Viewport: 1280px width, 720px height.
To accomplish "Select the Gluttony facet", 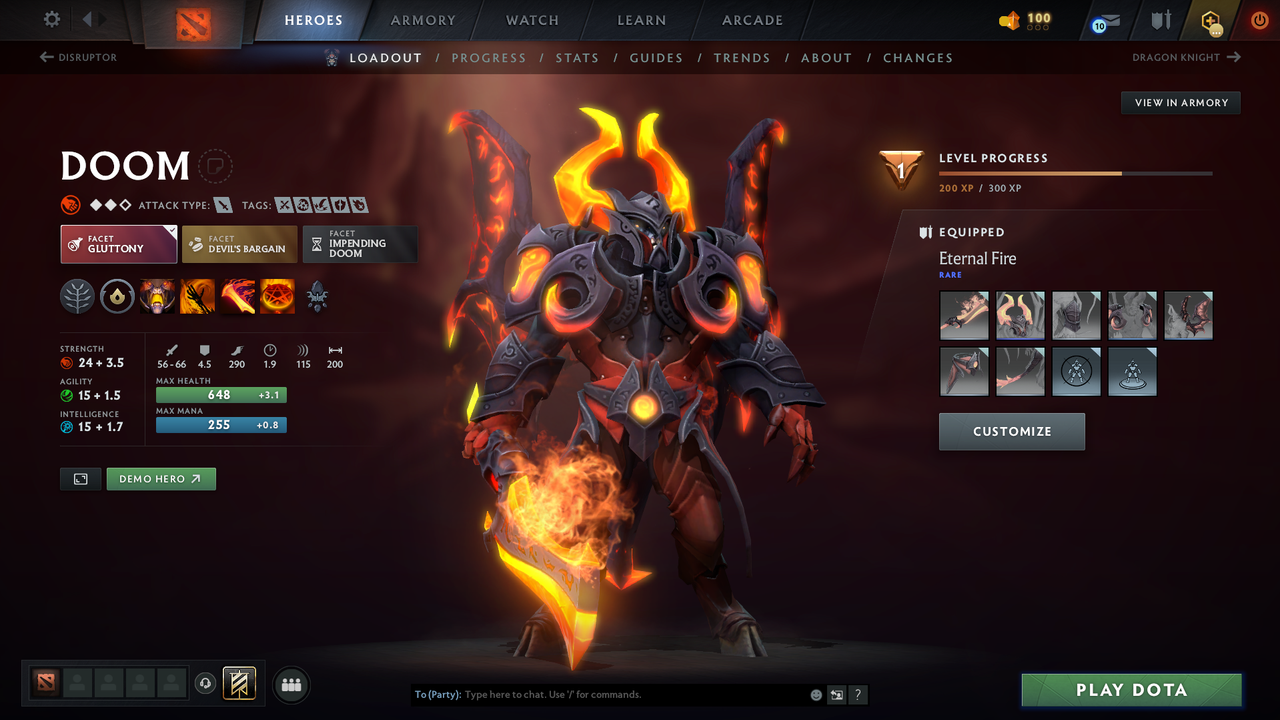I will [118, 244].
